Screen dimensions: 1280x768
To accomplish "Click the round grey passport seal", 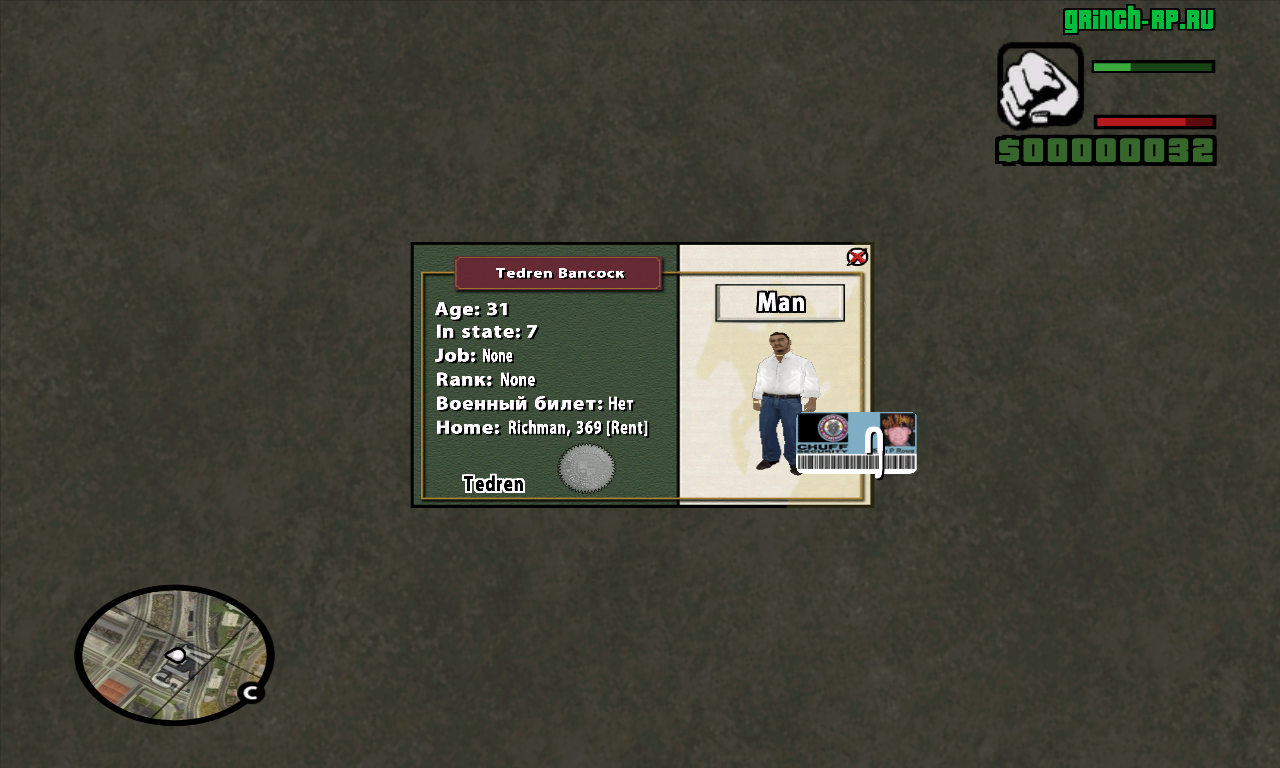I will [x=586, y=468].
